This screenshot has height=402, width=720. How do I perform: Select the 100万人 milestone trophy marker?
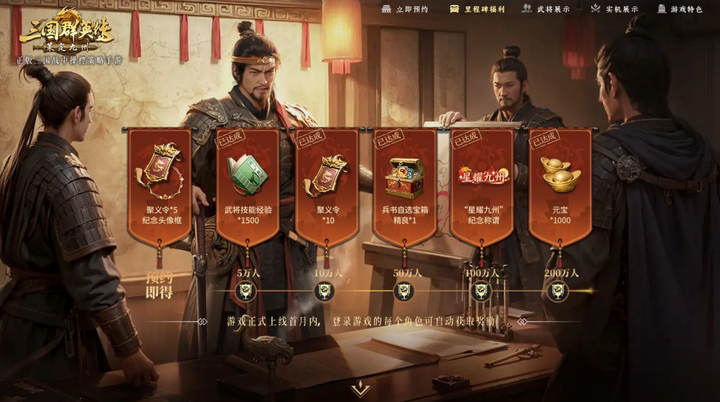tap(481, 291)
